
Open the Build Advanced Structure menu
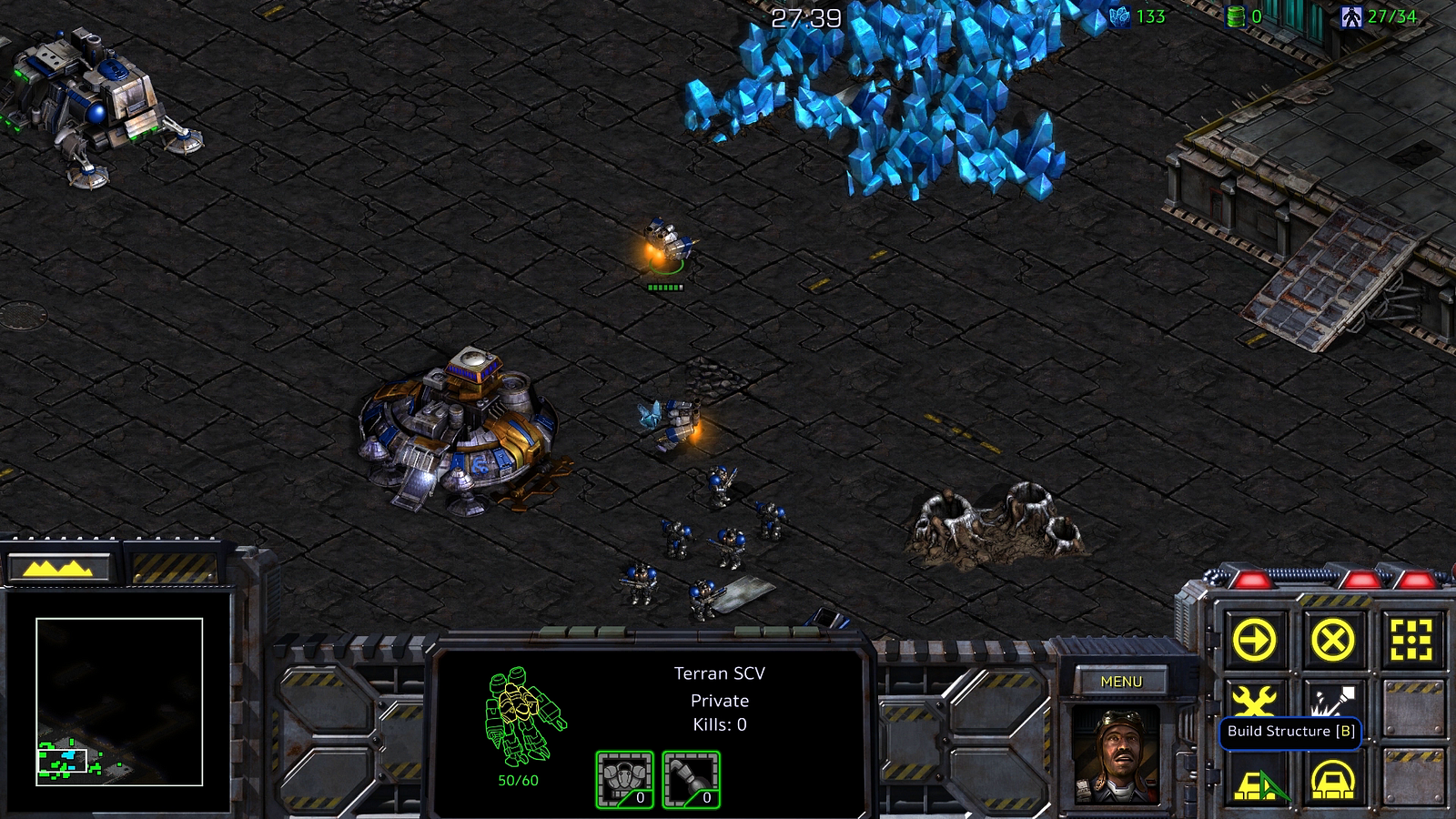pos(1332,781)
